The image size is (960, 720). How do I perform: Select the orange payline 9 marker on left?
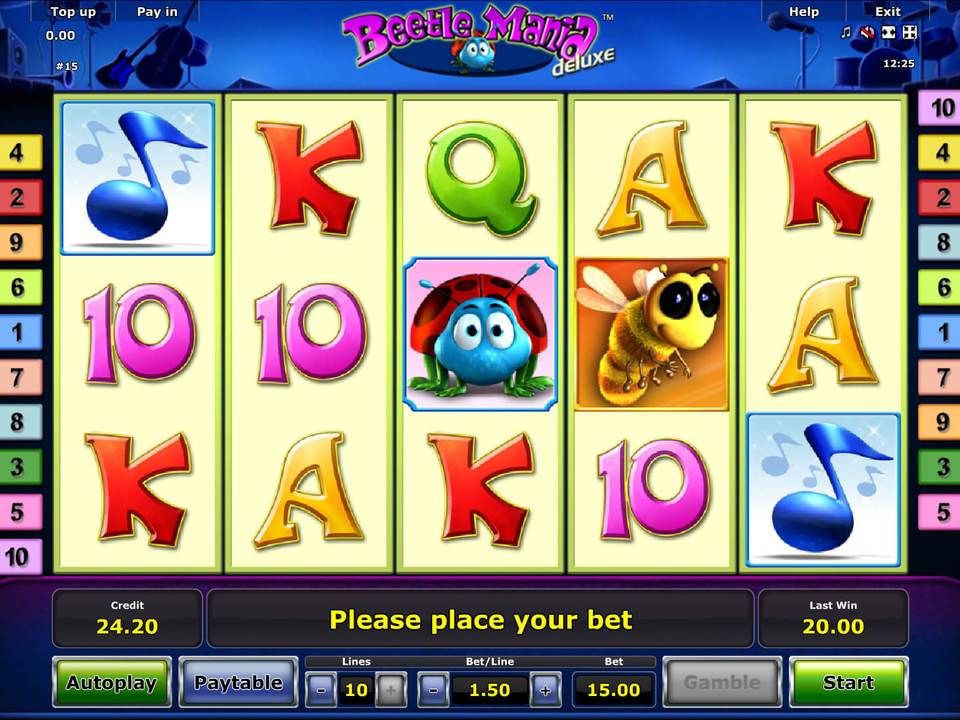click(x=18, y=242)
